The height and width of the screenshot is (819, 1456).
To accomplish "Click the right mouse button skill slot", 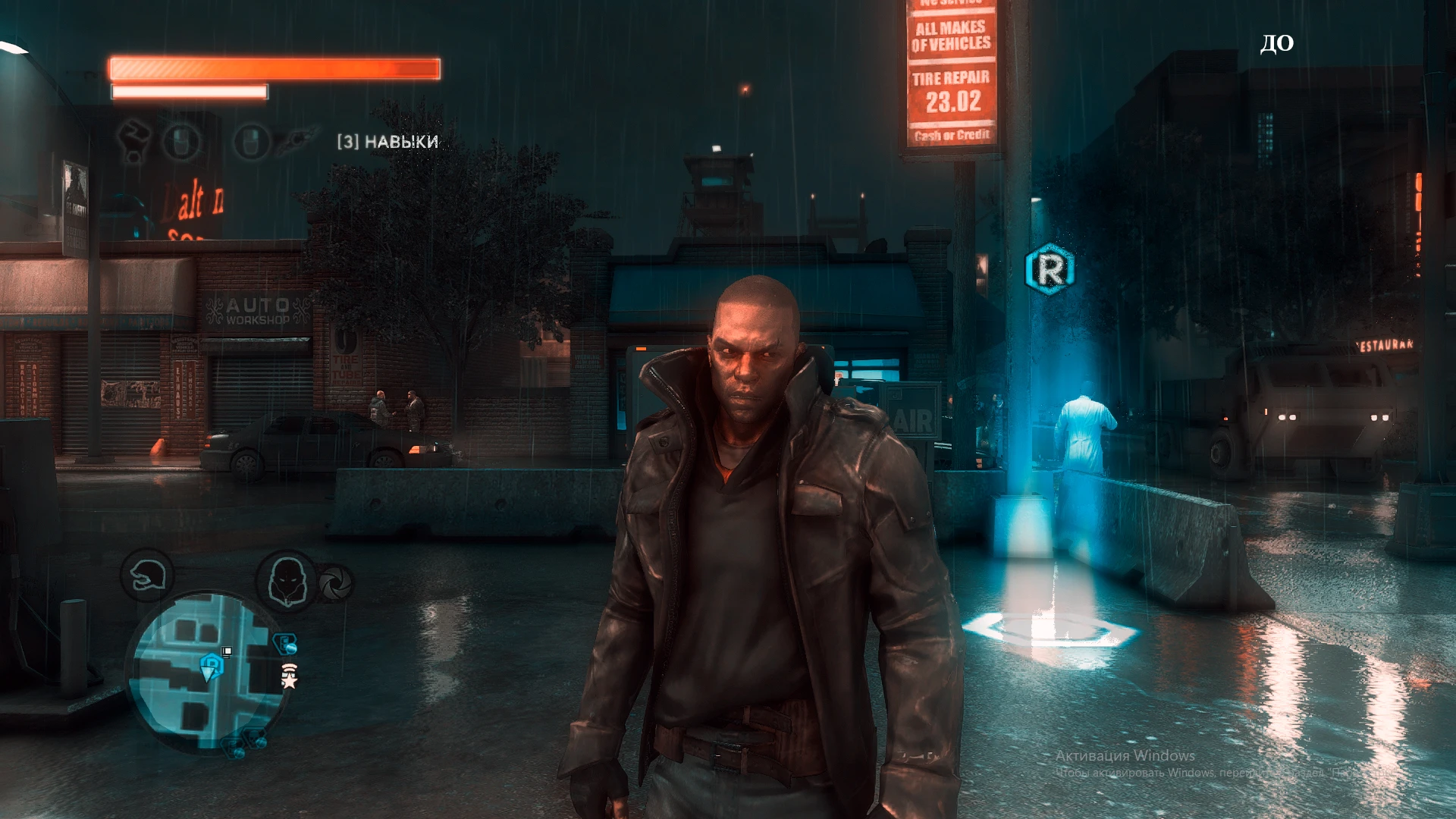I will click(x=250, y=140).
